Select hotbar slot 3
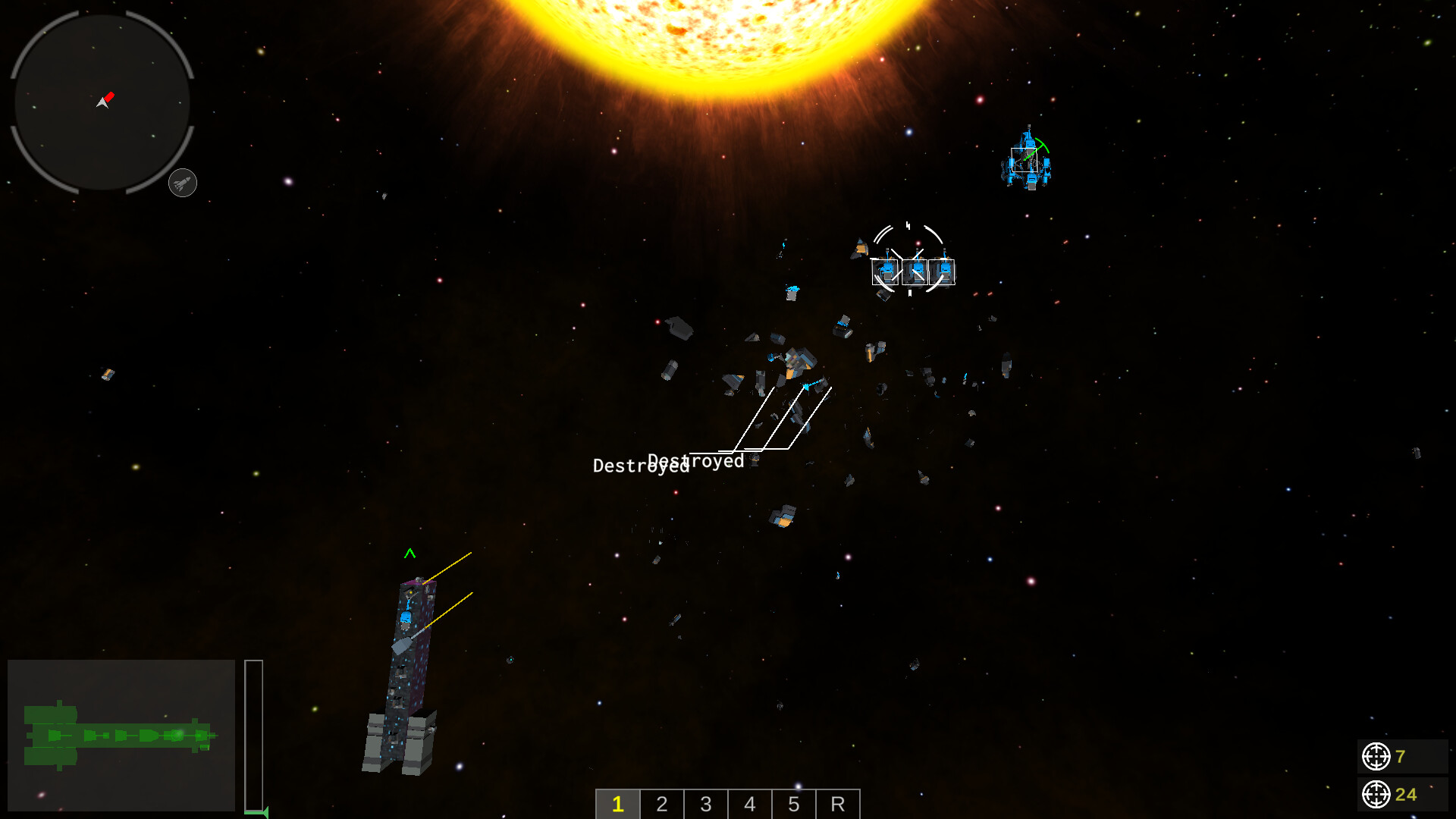Viewport: 1456px width, 819px height. coord(705,805)
